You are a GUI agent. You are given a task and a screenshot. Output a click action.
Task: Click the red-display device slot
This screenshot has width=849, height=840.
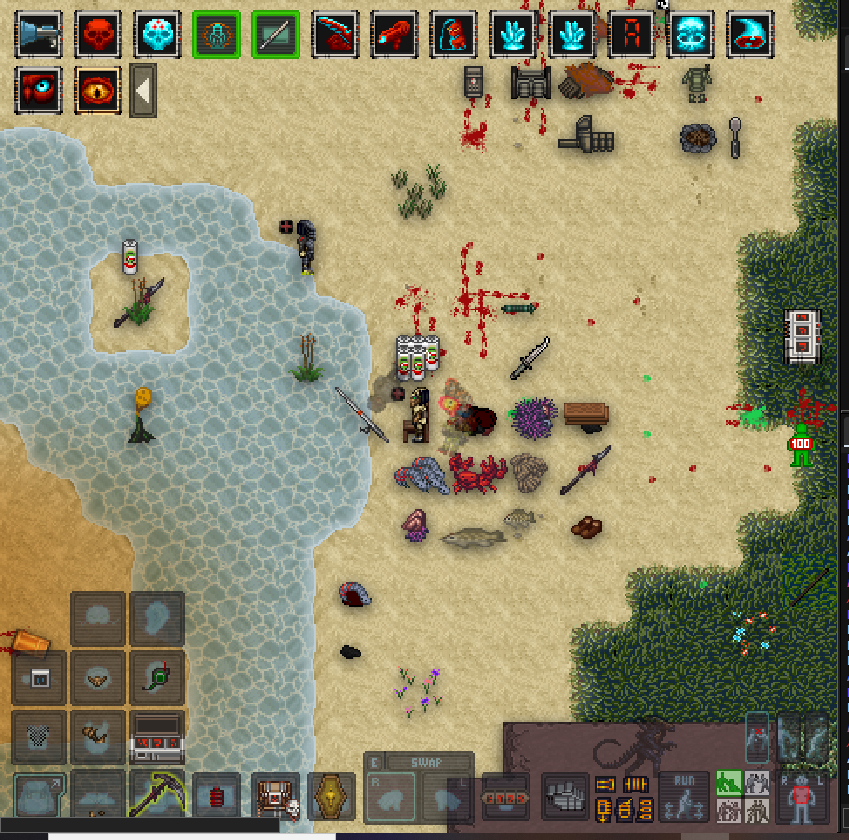[x=157, y=737]
